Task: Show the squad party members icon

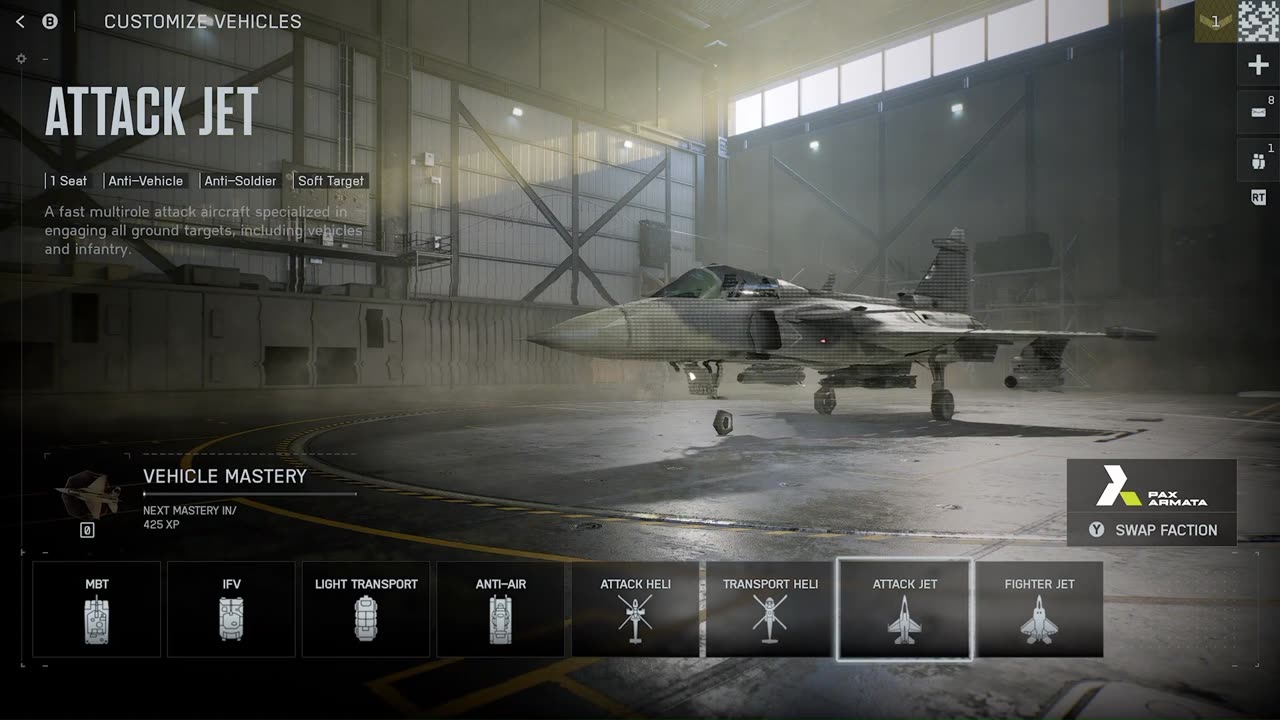Action: coord(1258,160)
